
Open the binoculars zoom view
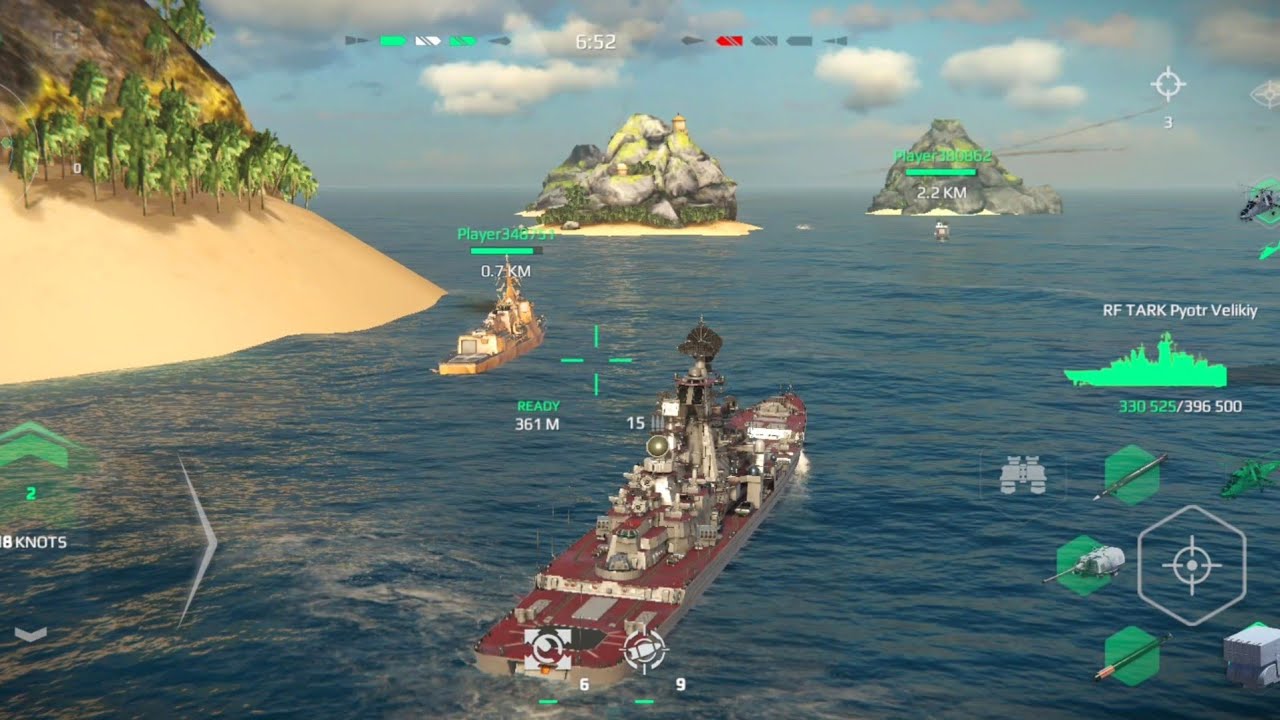click(x=1022, y=475)
